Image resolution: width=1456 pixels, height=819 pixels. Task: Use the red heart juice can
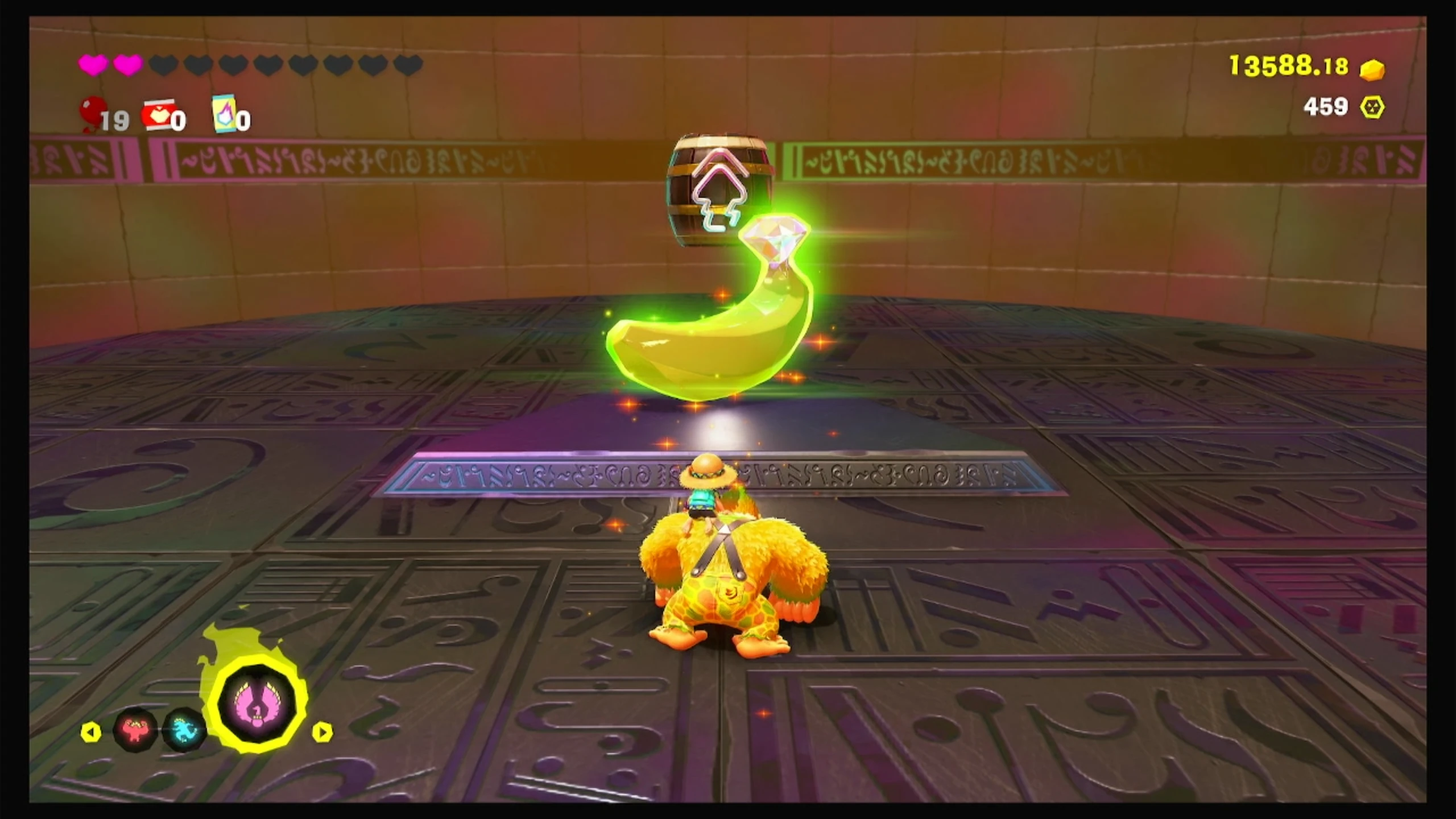pos(156,115)
